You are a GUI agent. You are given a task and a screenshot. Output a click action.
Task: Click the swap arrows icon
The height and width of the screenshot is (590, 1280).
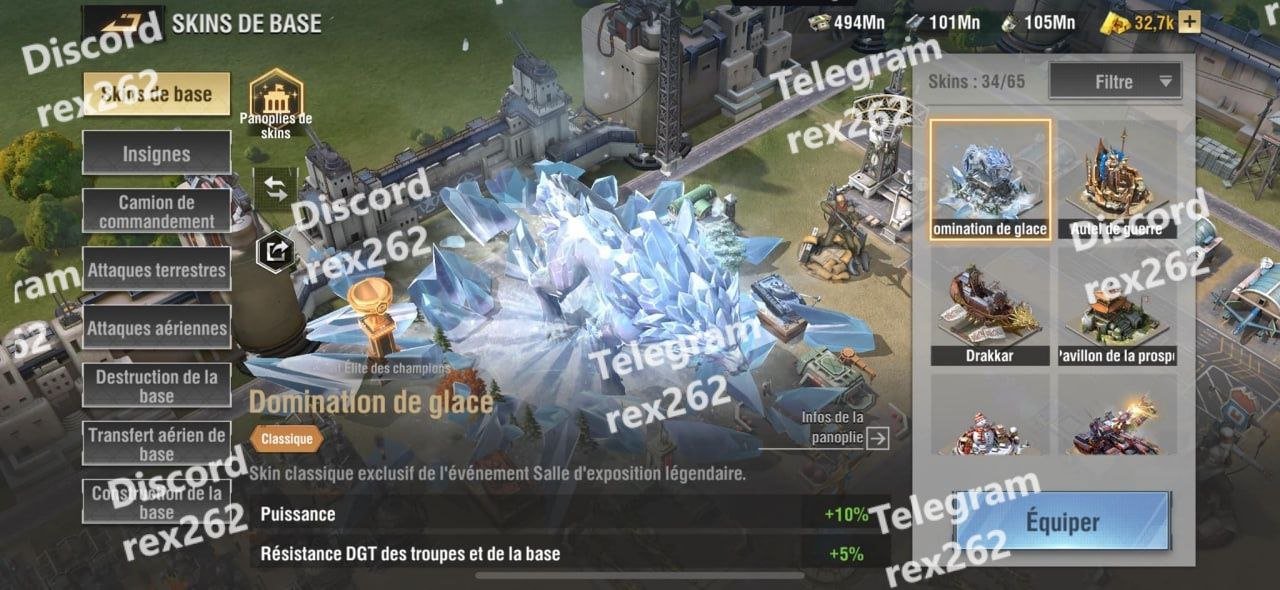[275, 189]
